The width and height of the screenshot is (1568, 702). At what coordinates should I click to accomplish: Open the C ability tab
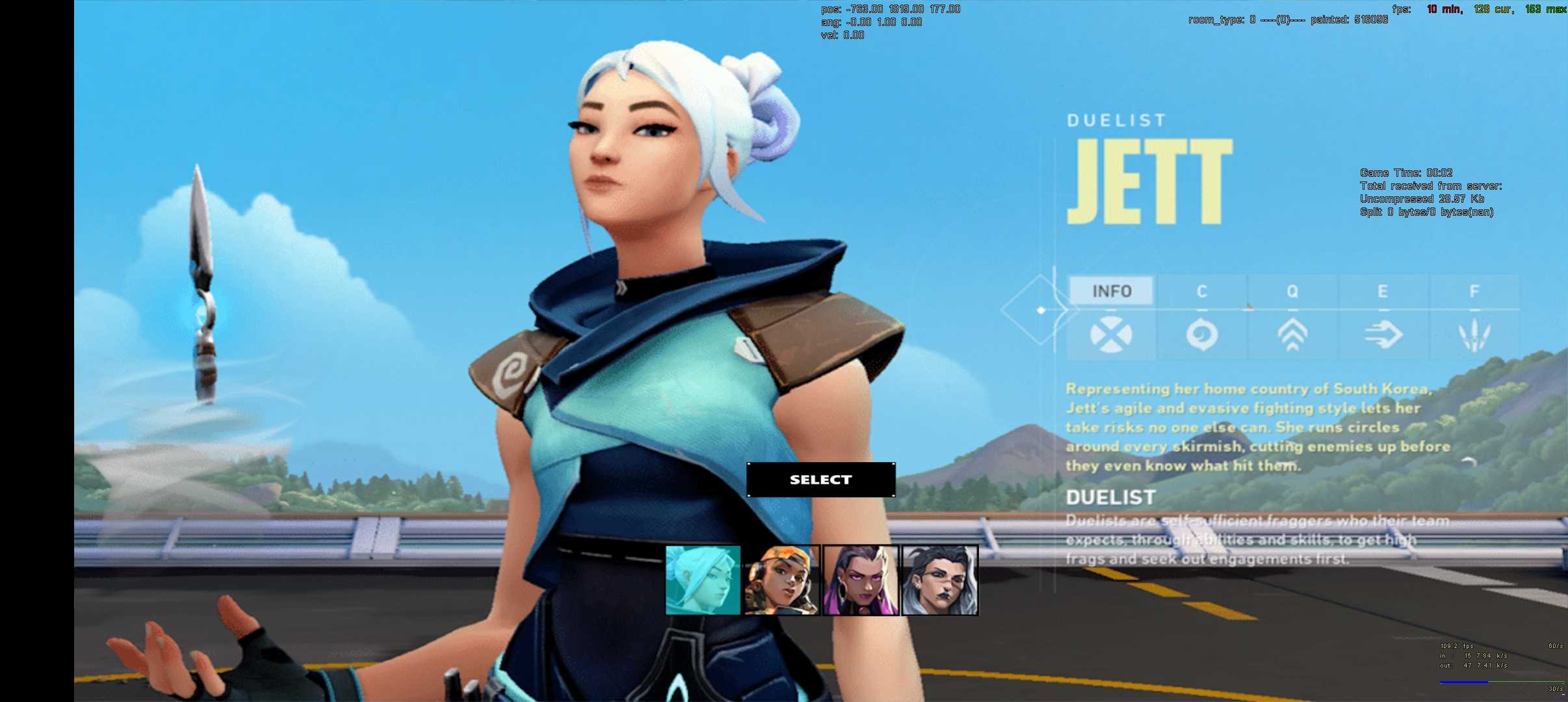(x=1202, y=291)
